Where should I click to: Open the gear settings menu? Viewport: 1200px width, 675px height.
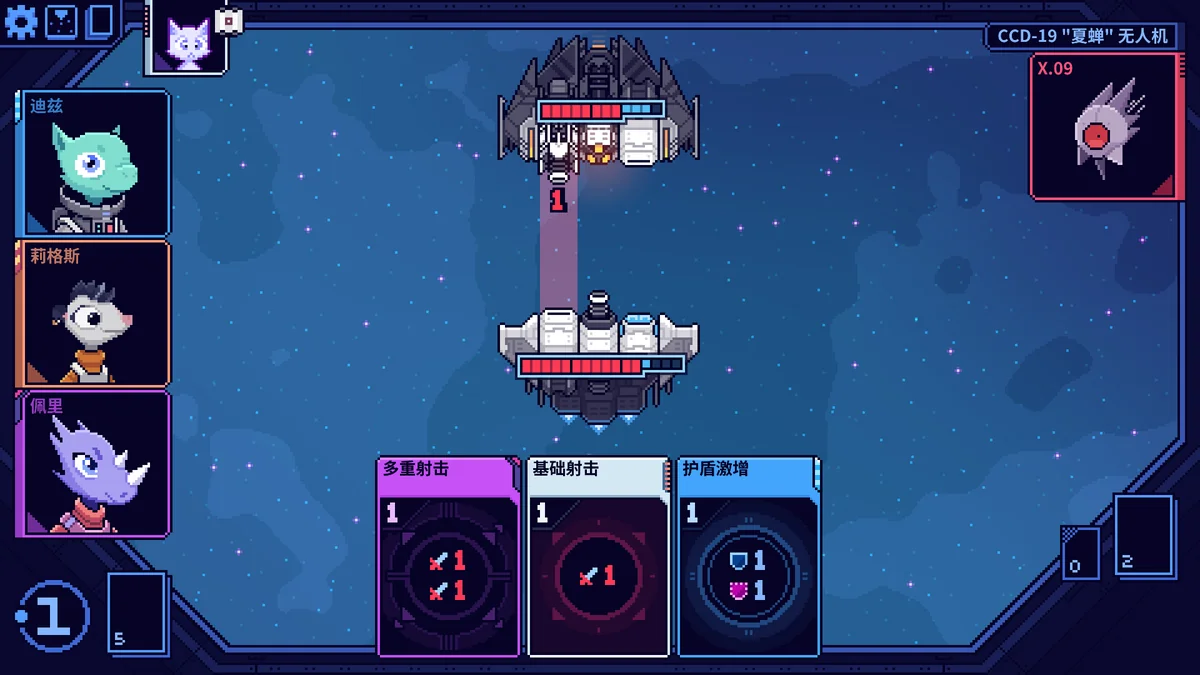pyautogui.click(x=20, y=21)
